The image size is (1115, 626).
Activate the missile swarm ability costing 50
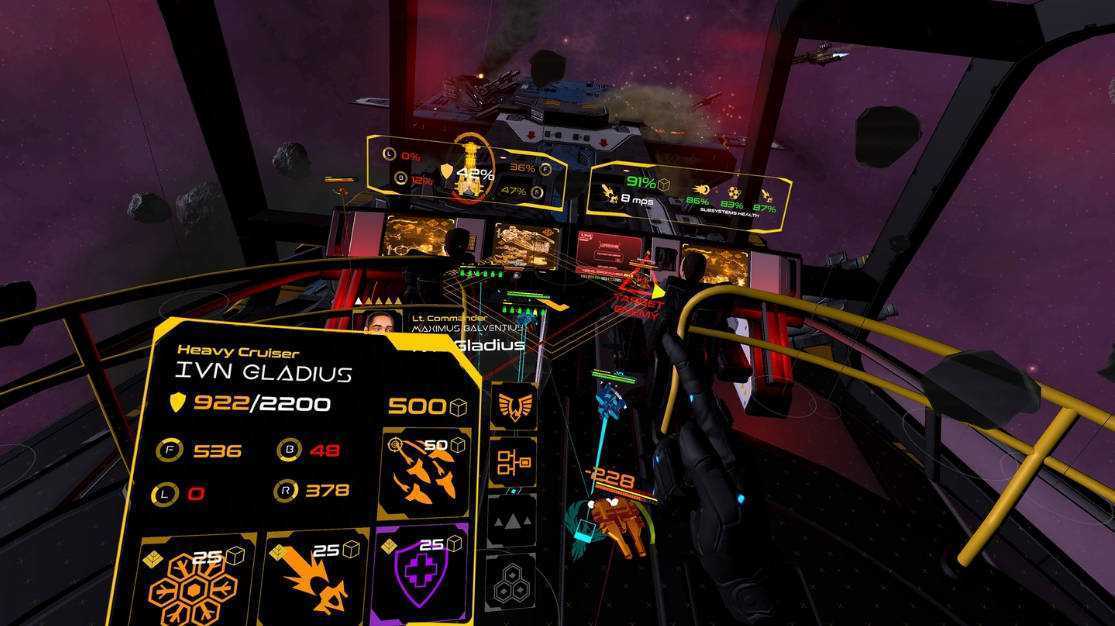pyautogui.click(x=424, y=472)
